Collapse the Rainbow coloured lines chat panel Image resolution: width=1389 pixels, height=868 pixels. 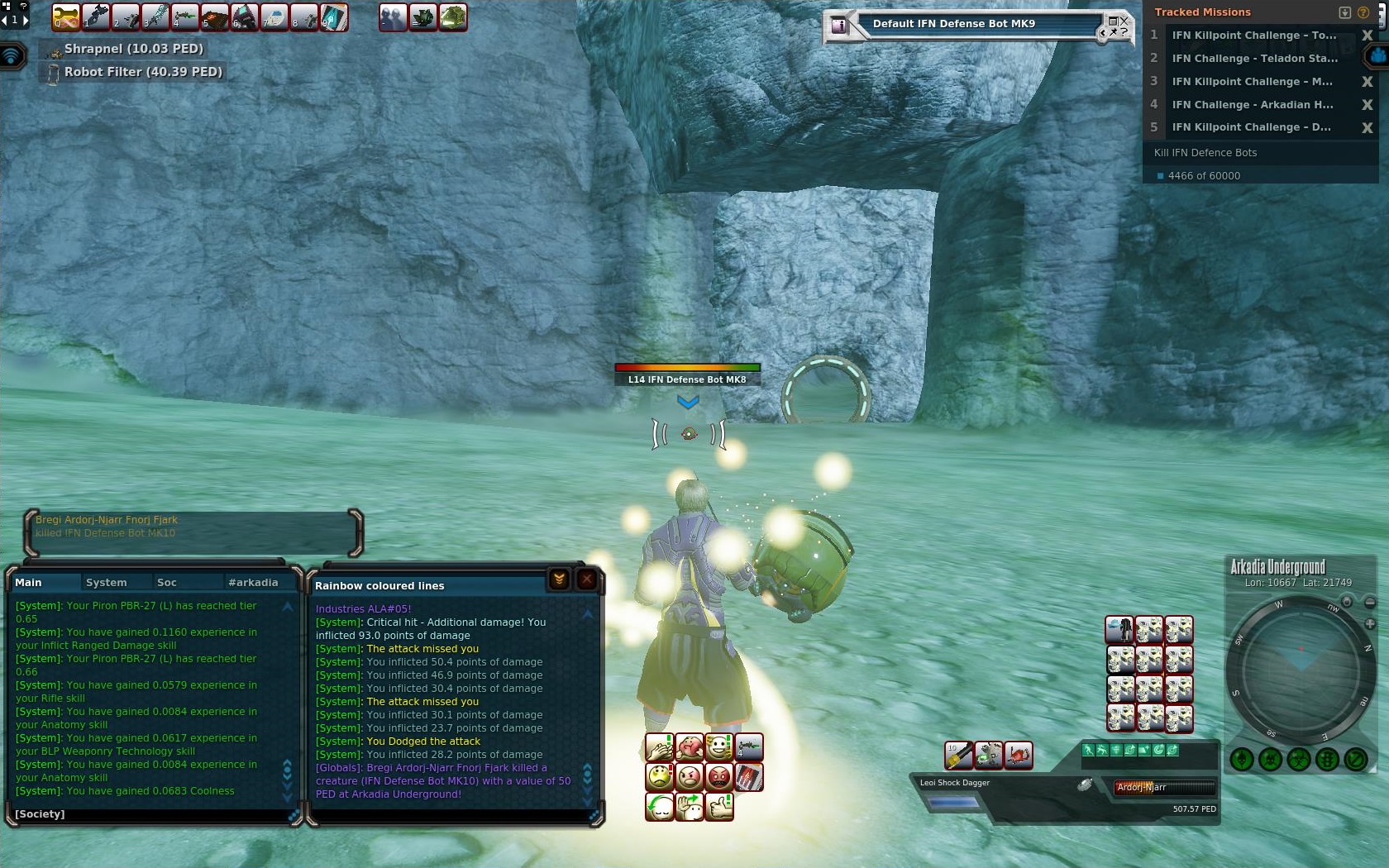(x=559, y=579)
